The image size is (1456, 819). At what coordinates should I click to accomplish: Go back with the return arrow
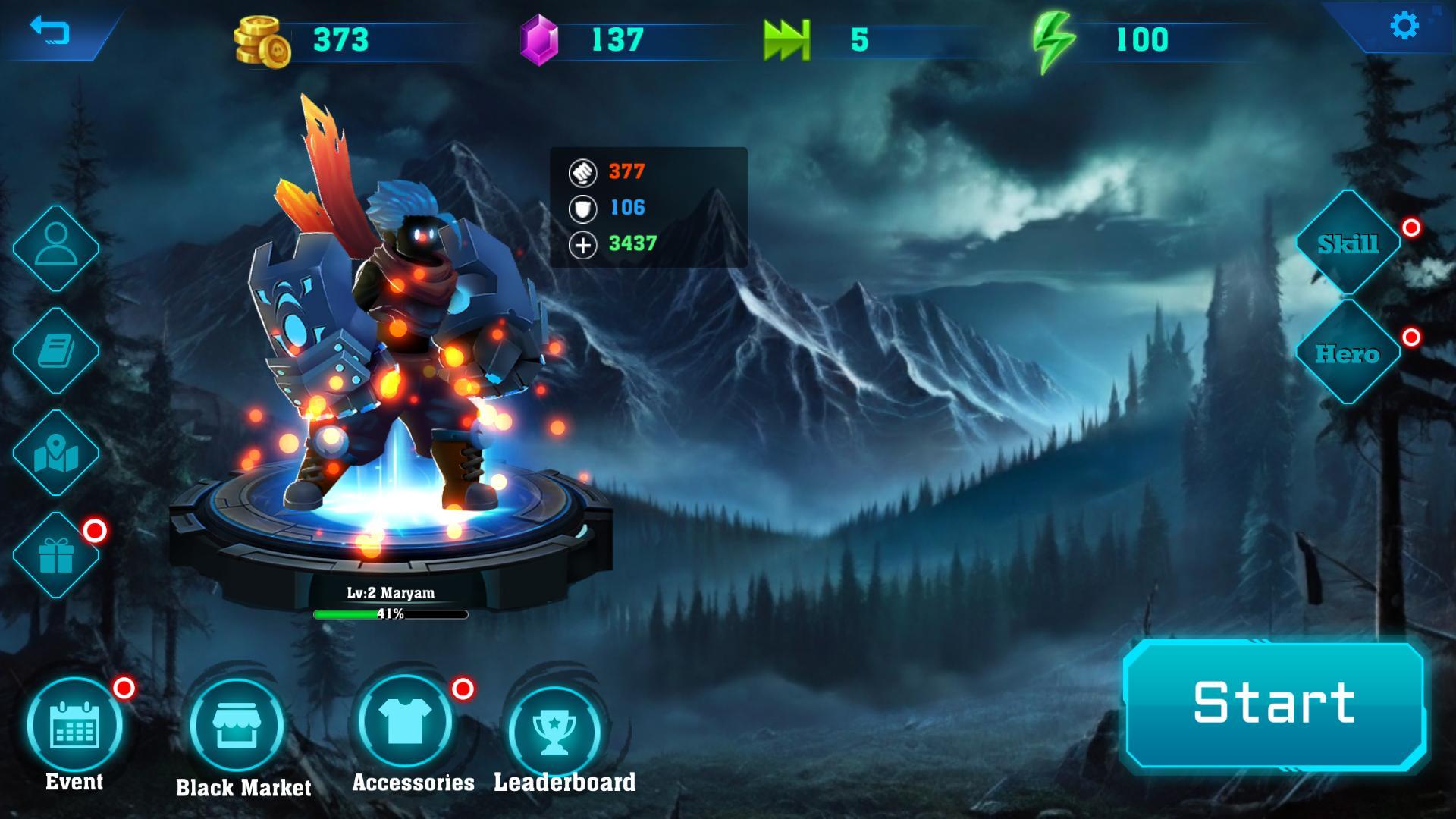point(50,31)
